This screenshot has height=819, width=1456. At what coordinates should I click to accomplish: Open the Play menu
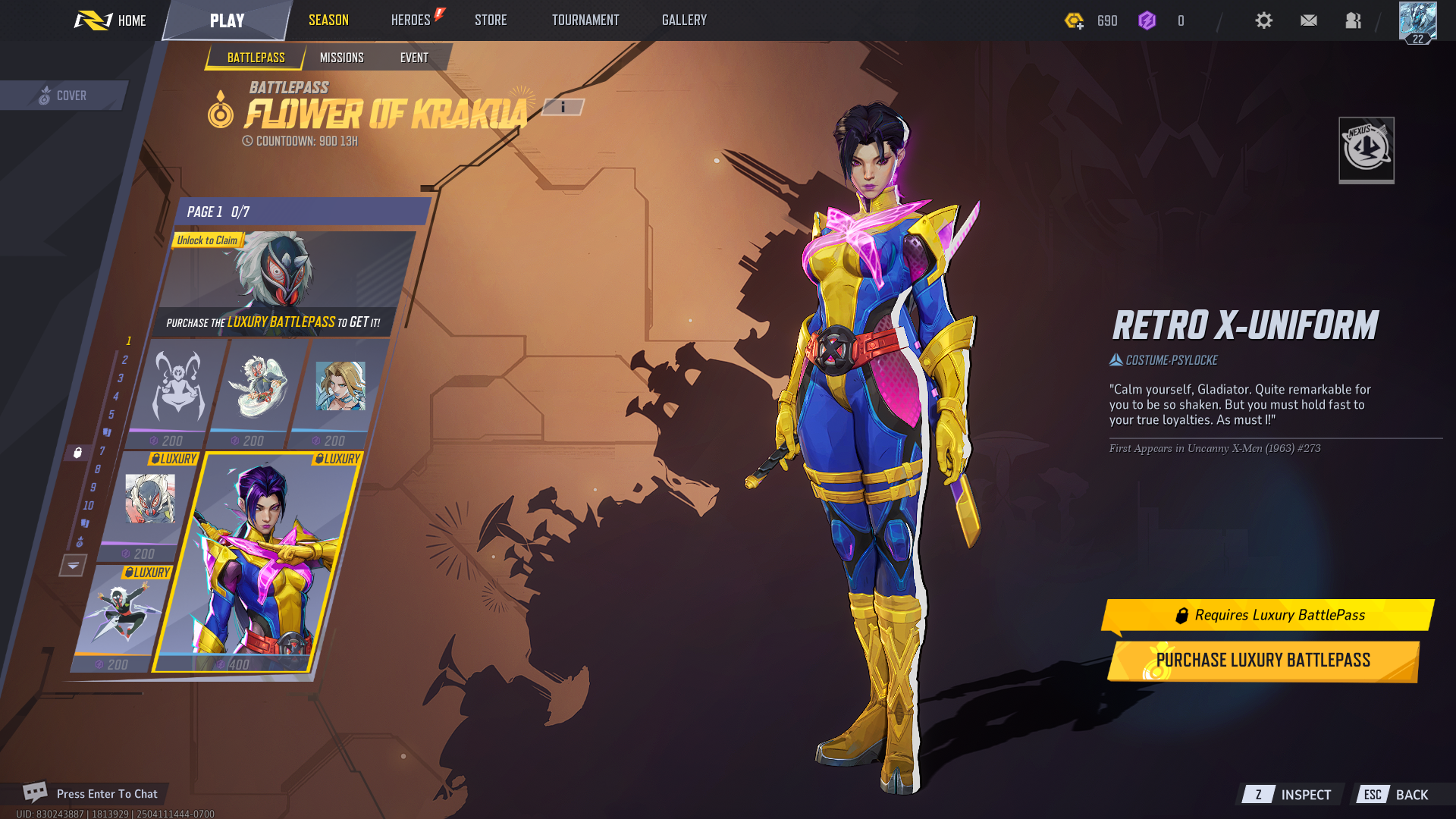(227, 20)
